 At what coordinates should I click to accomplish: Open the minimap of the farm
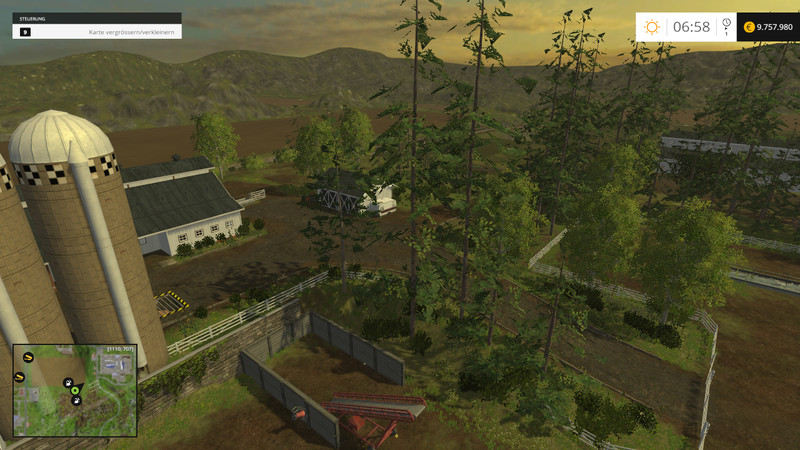pos(73,390)
